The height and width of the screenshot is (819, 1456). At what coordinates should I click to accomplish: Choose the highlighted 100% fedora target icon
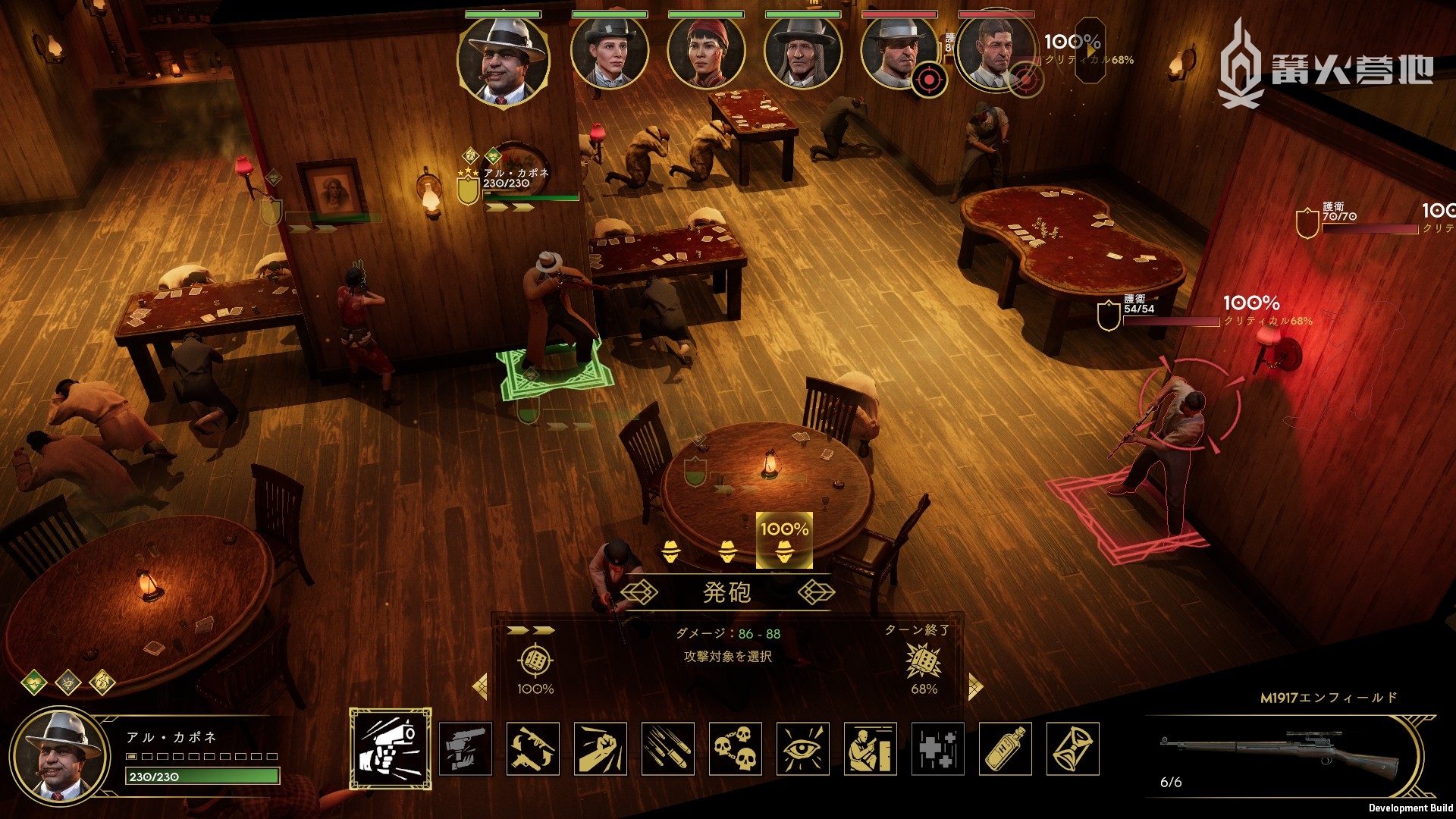click(784, 541)
